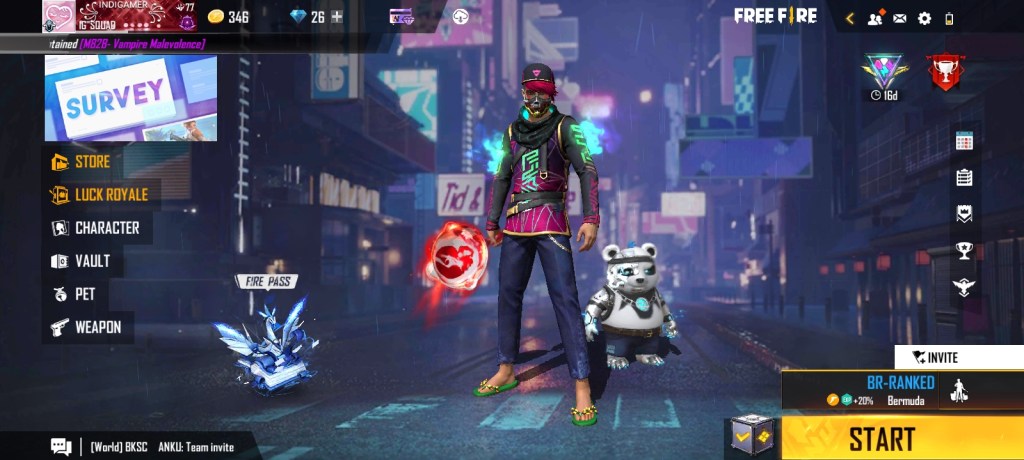Open the settings gear icon

tap(924, 18)
